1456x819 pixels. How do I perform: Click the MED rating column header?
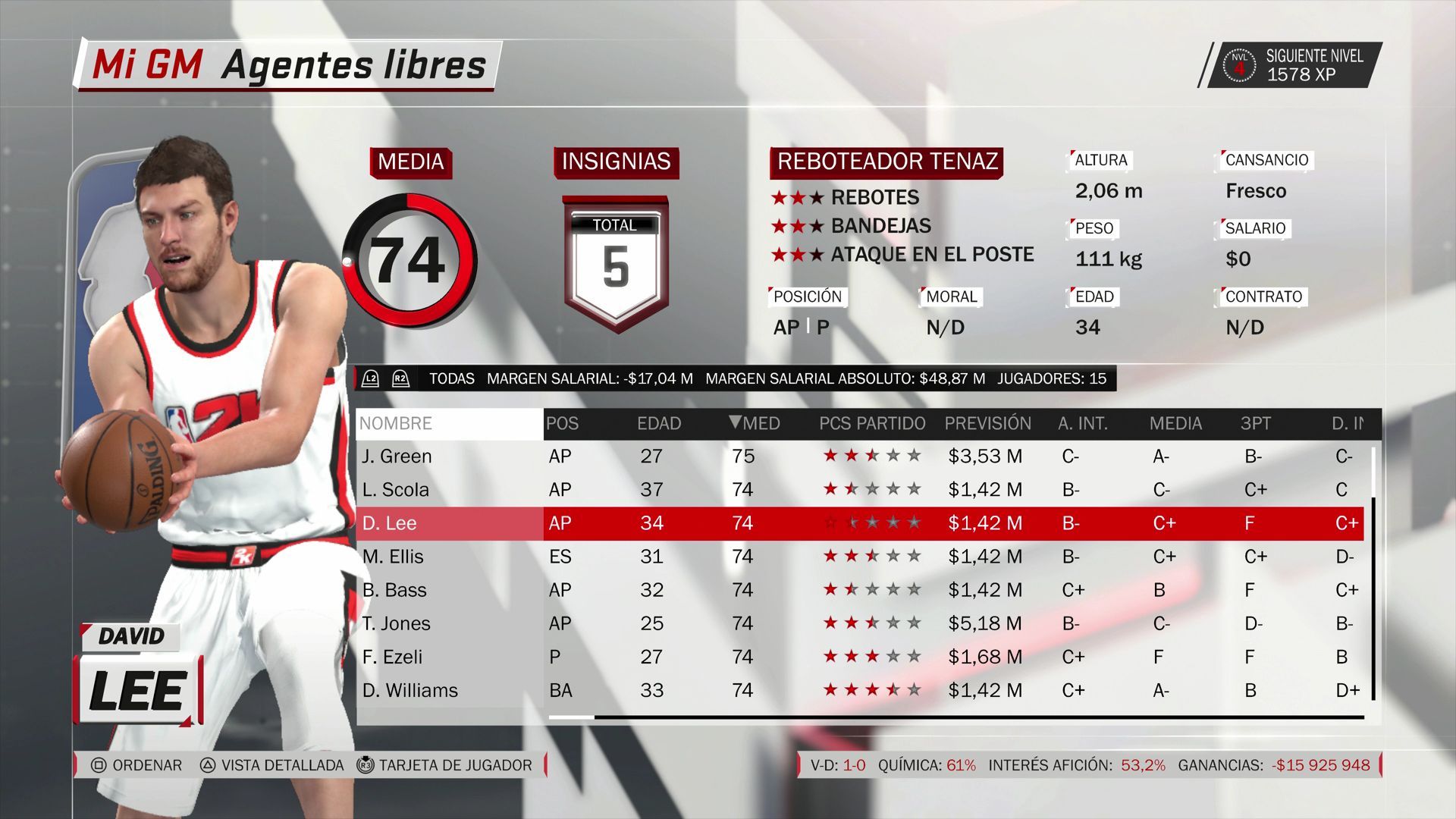click(x=755, y=423)
